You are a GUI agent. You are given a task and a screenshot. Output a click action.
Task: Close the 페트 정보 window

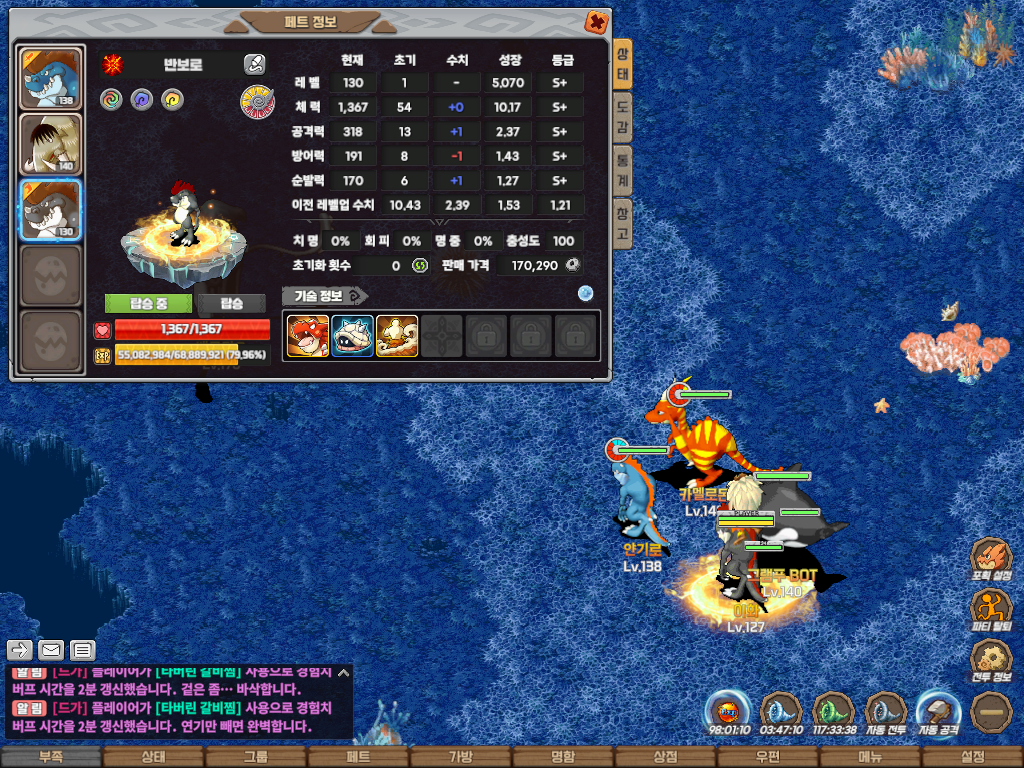(x=595, y=21)
